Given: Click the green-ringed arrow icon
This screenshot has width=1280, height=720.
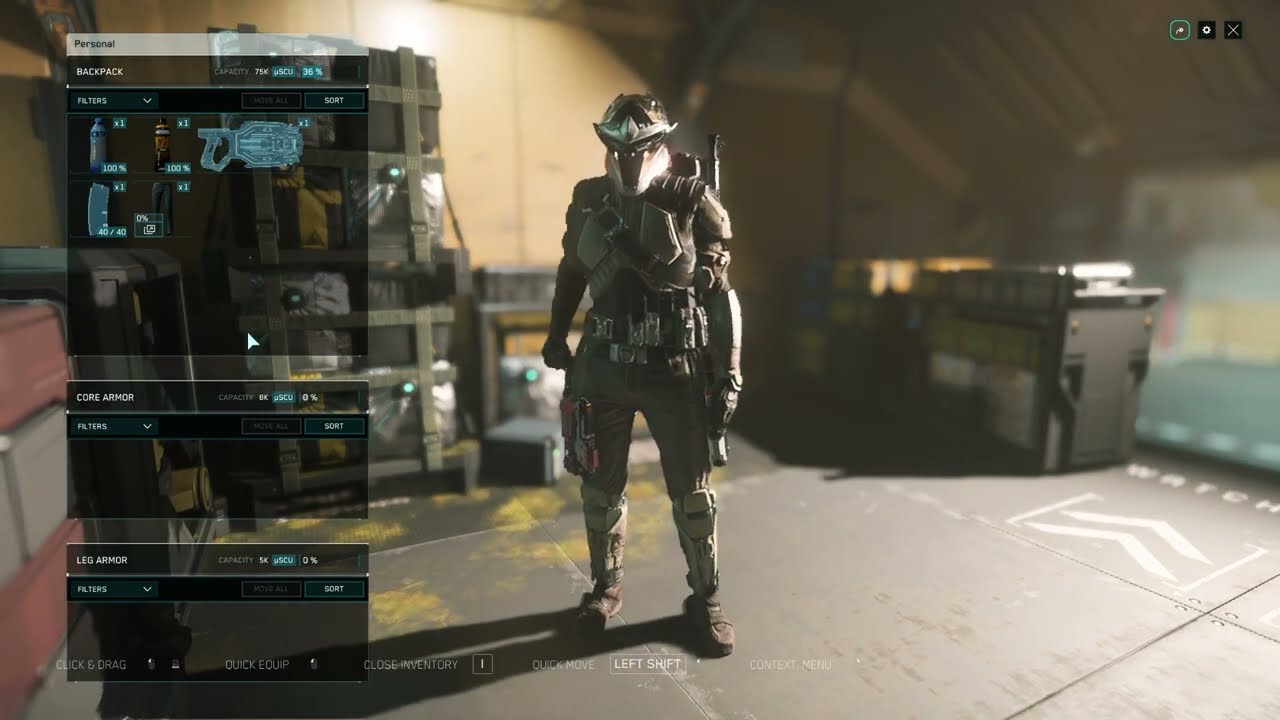Looking at the screenshot, I should (1180, 30).
